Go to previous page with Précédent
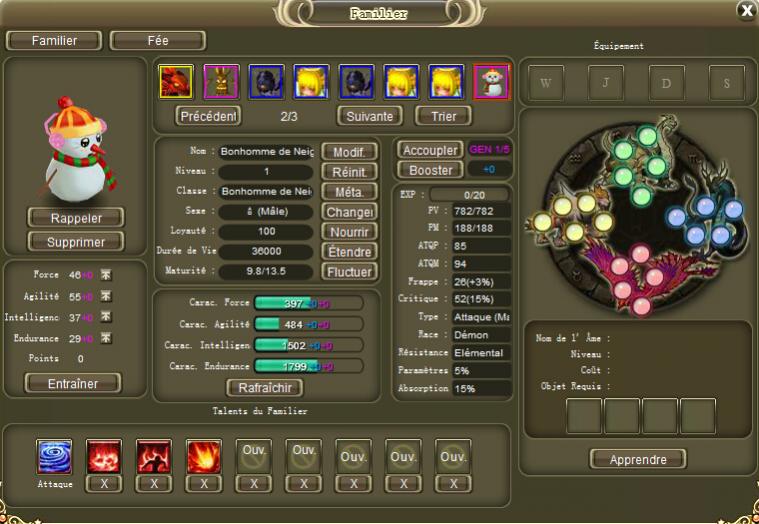This screenshot has height=524, width=759. (x=208, y=116)
